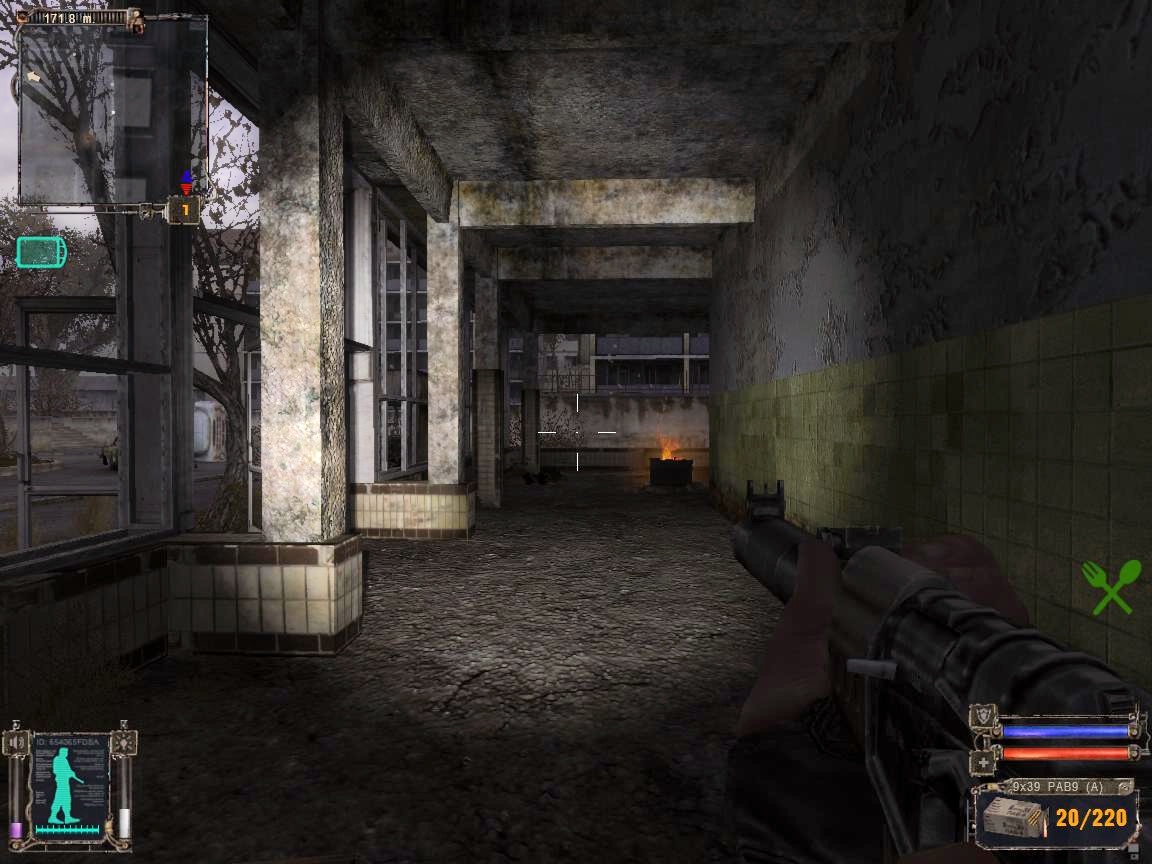Select the 9x39 PAB9 ammo box icon
Image resolution: width=1152 pixels, height=864 pixels.
point(1010,817)
